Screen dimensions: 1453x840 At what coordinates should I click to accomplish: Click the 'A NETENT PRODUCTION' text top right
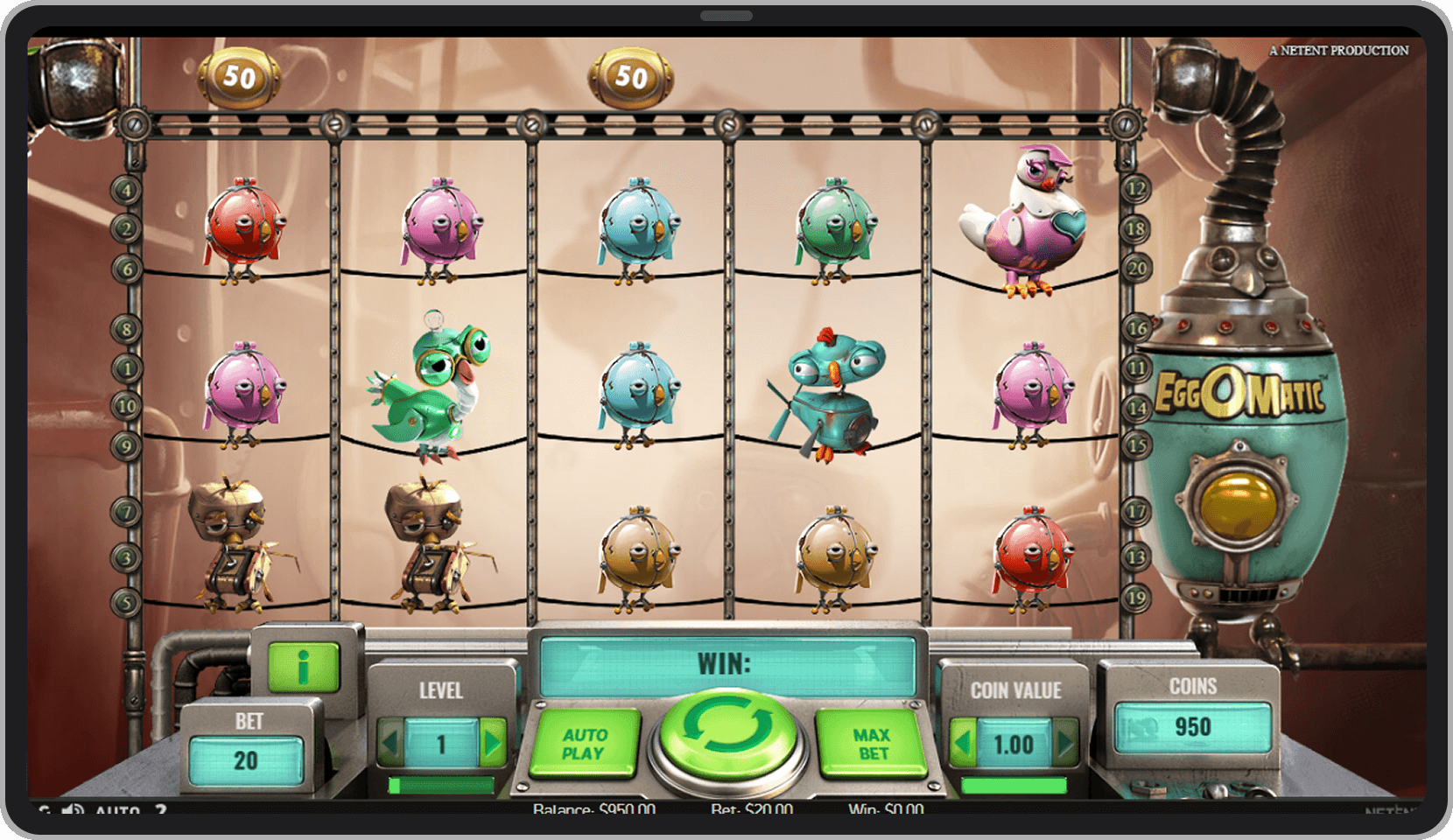(x=1337, y=50)
